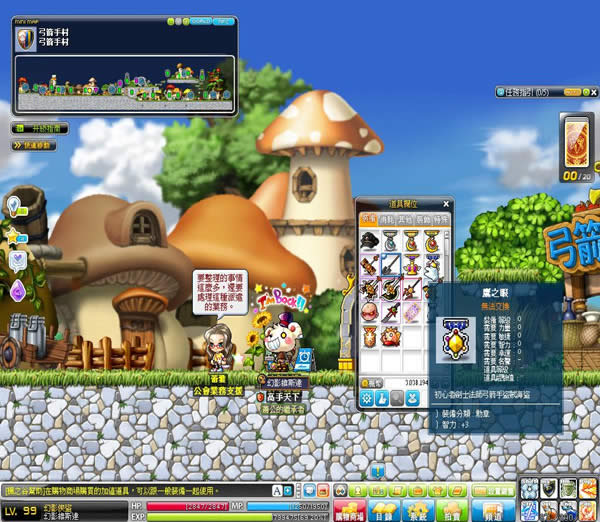Open the 目錄 menu button
600x522 pixels.
click(385, 509)
